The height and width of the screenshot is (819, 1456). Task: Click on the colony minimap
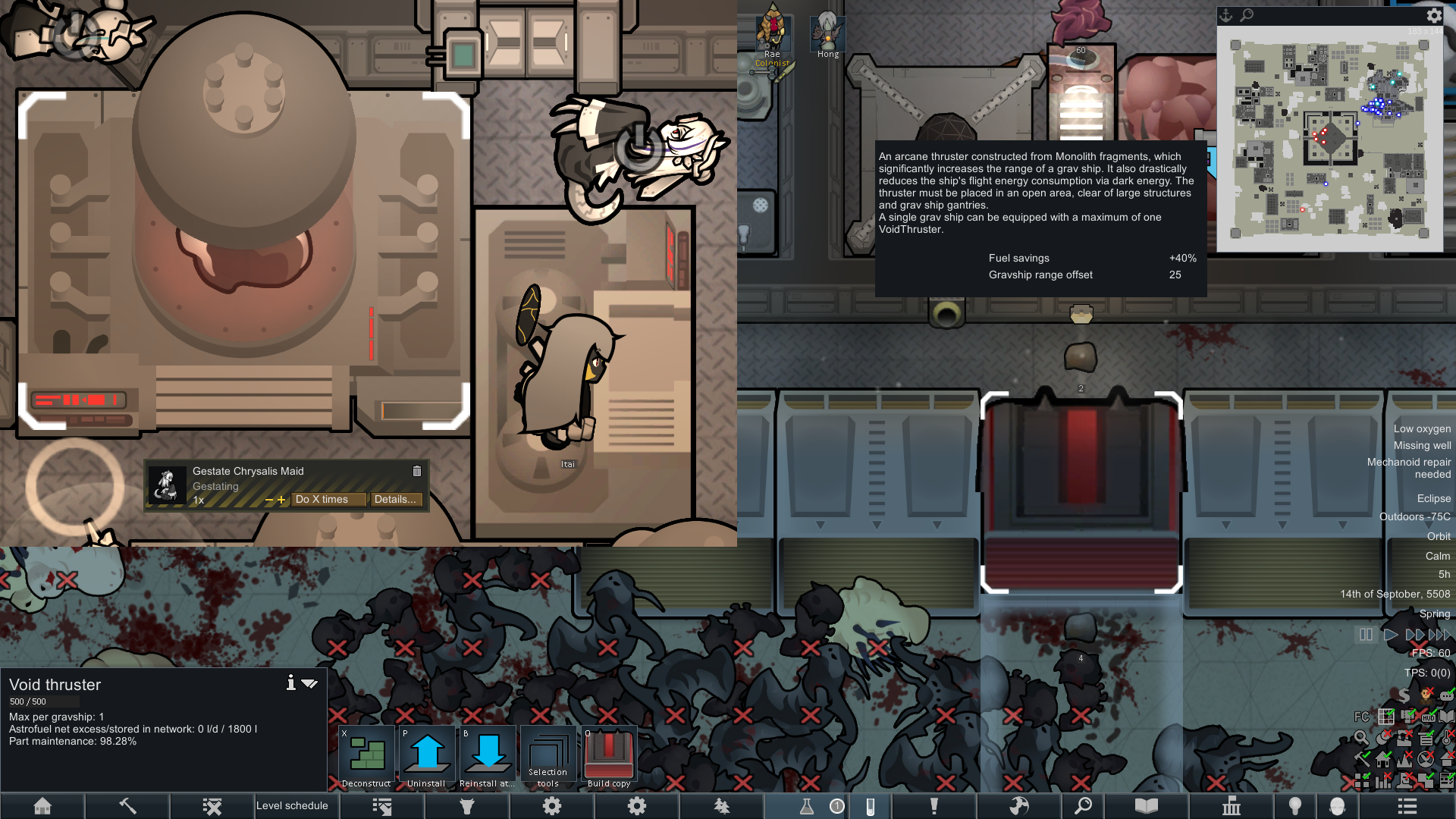(1329, 139)
